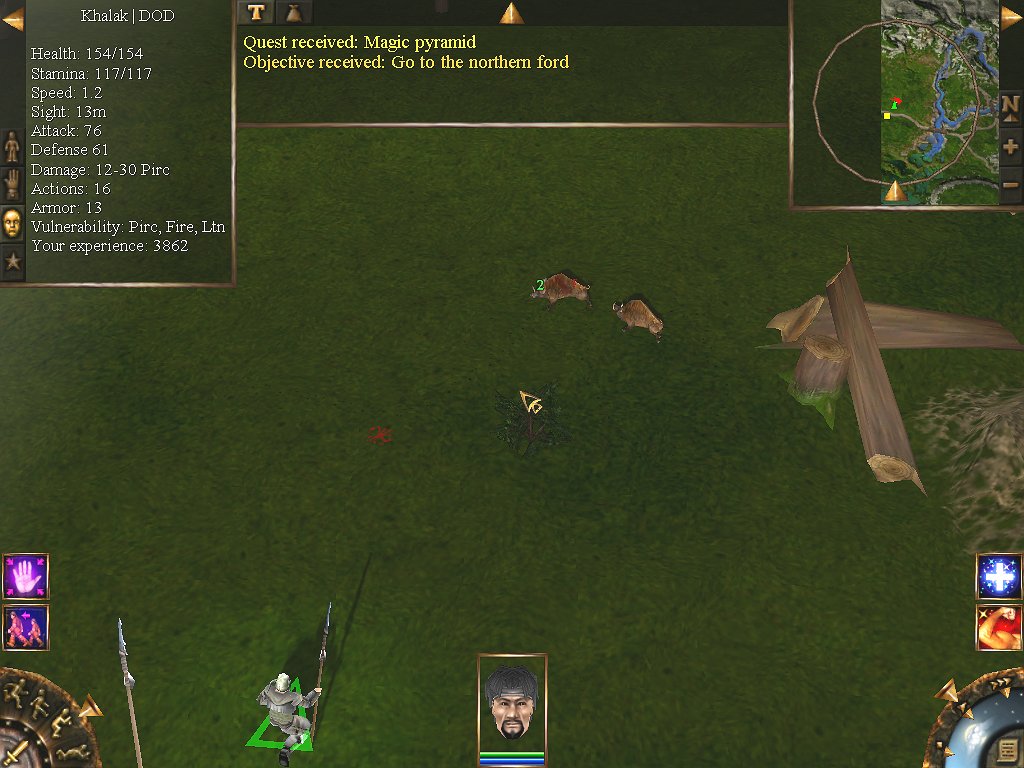Hide the minimap with the corner arrow
This screenshot has width=1024, height=768.
[1011, 18]
